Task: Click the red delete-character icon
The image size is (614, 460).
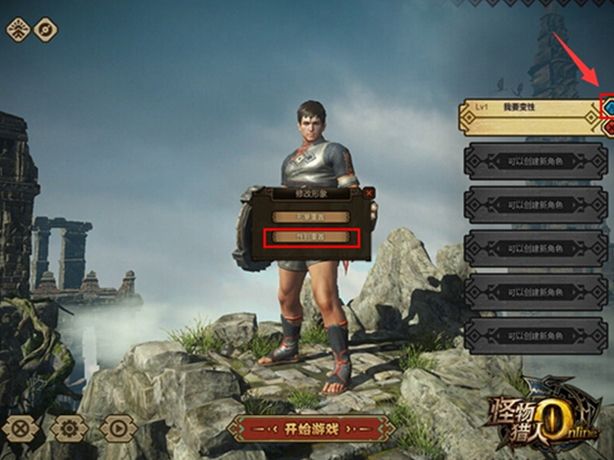Action: pos(608,127)
